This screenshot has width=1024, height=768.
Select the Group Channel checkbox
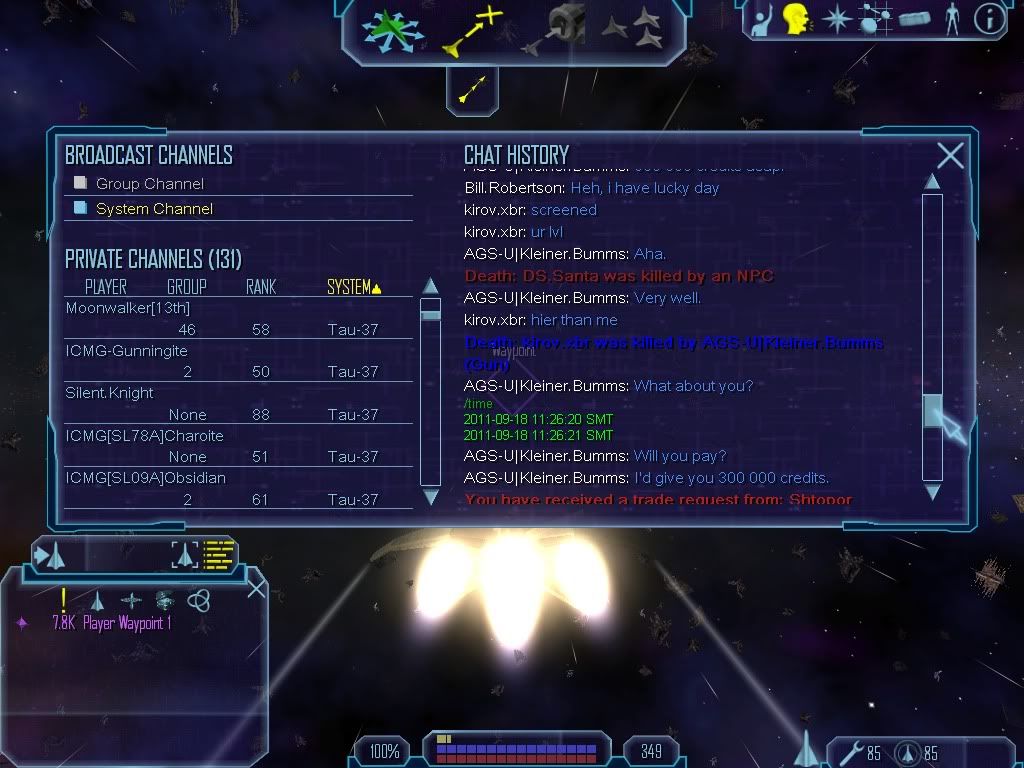pyautogui.click(x=81, y=183)
